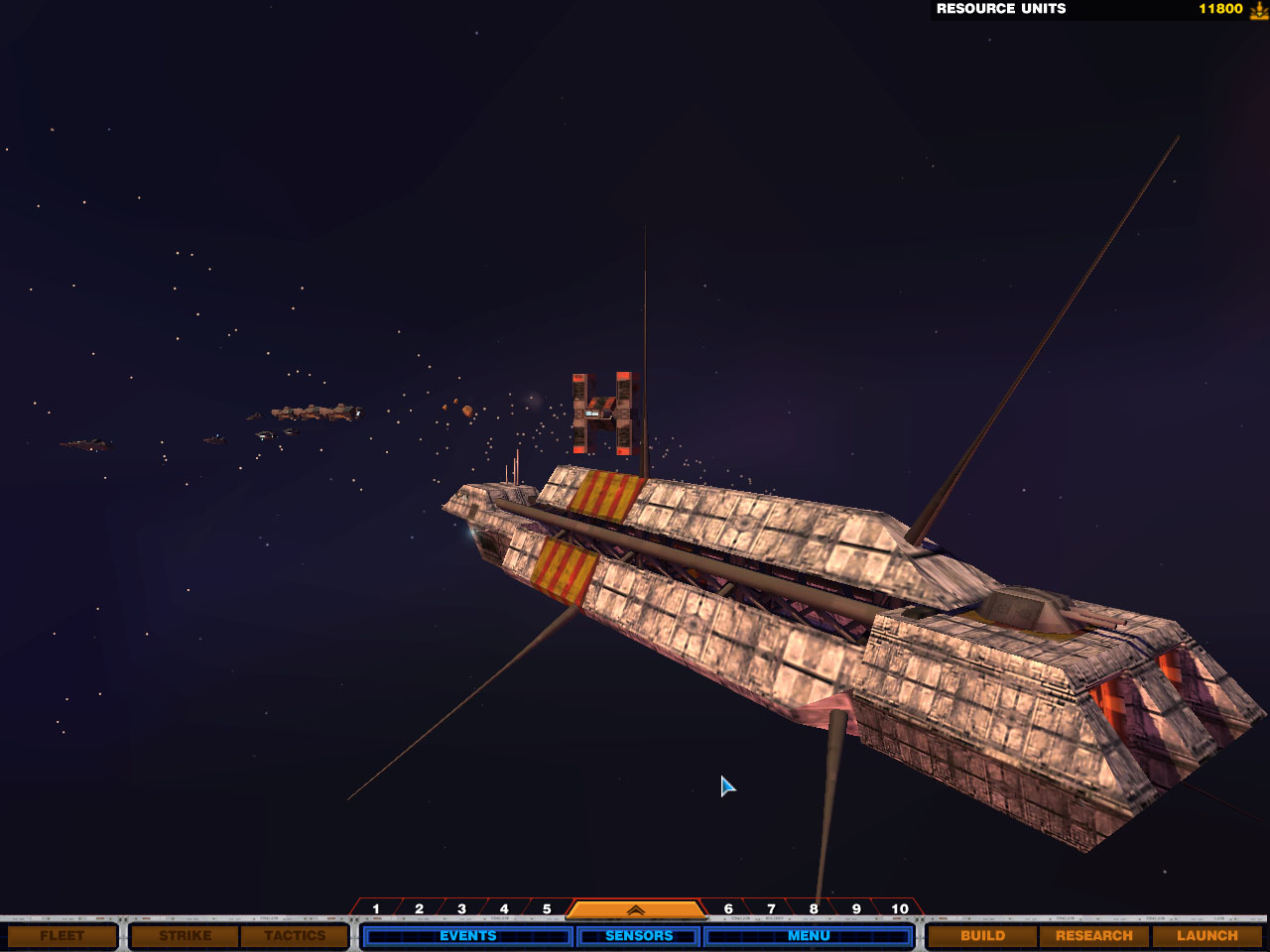Expand the orange arrow taskbar toggle
This screenshot has height=952, width=1270.
pos(635,908)
